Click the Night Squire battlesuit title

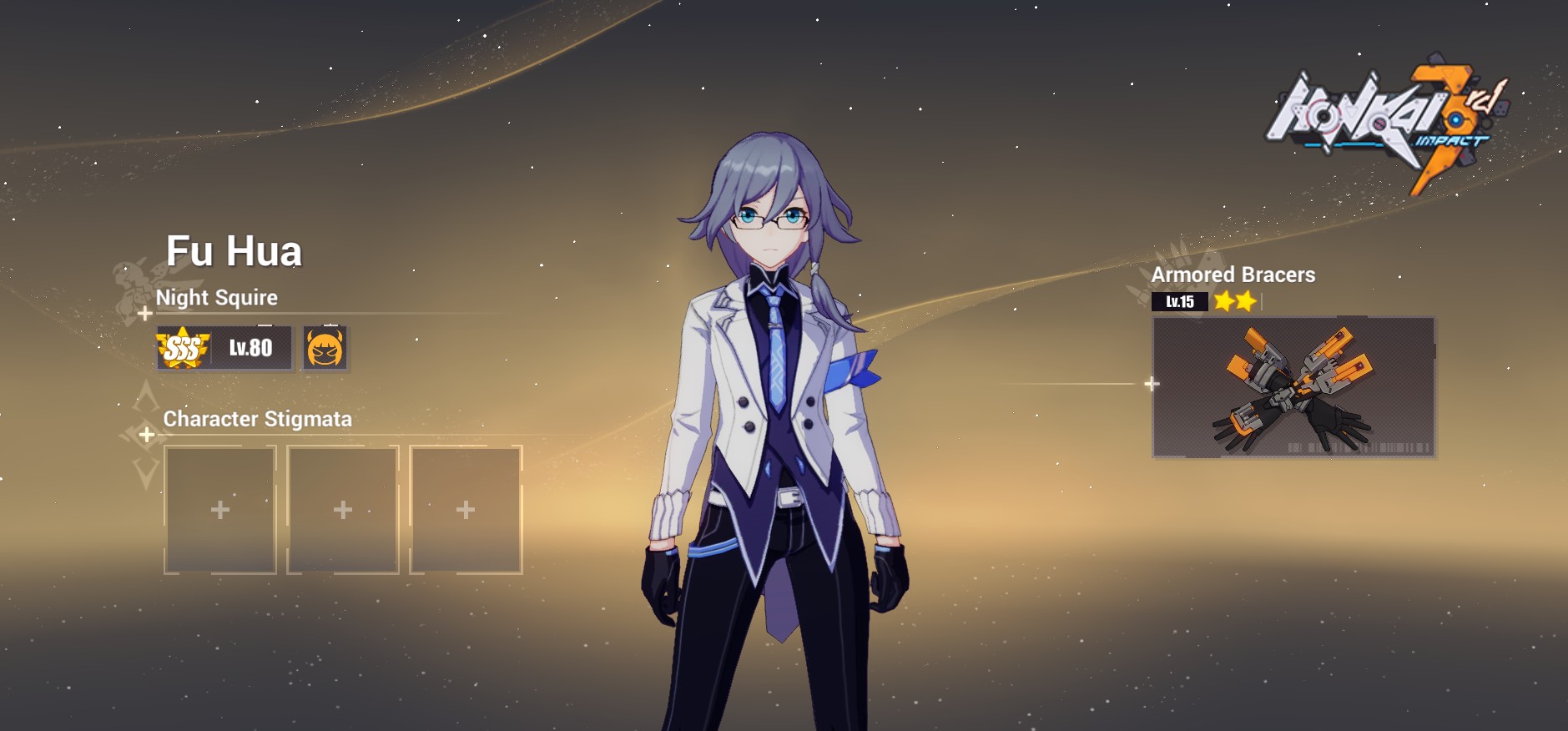coord(219,298)
